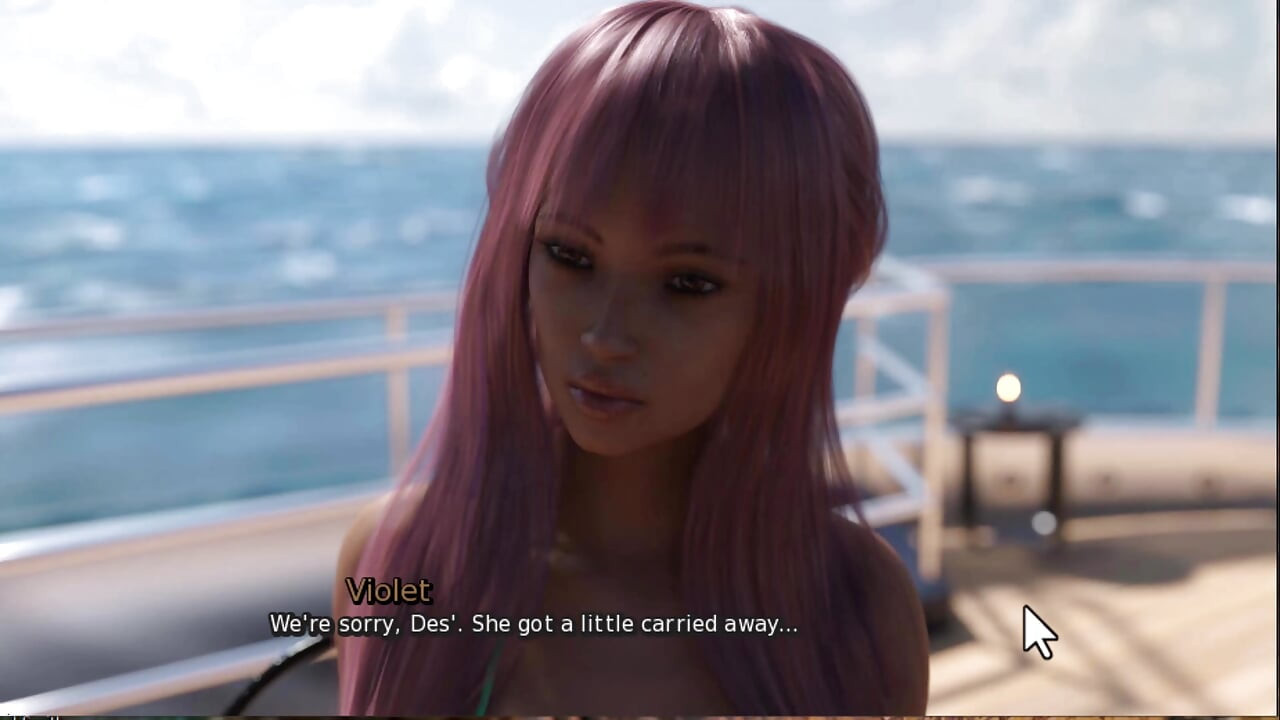
Task: Open the Menu link at bottom left
Action: click(x=20, y=714)
